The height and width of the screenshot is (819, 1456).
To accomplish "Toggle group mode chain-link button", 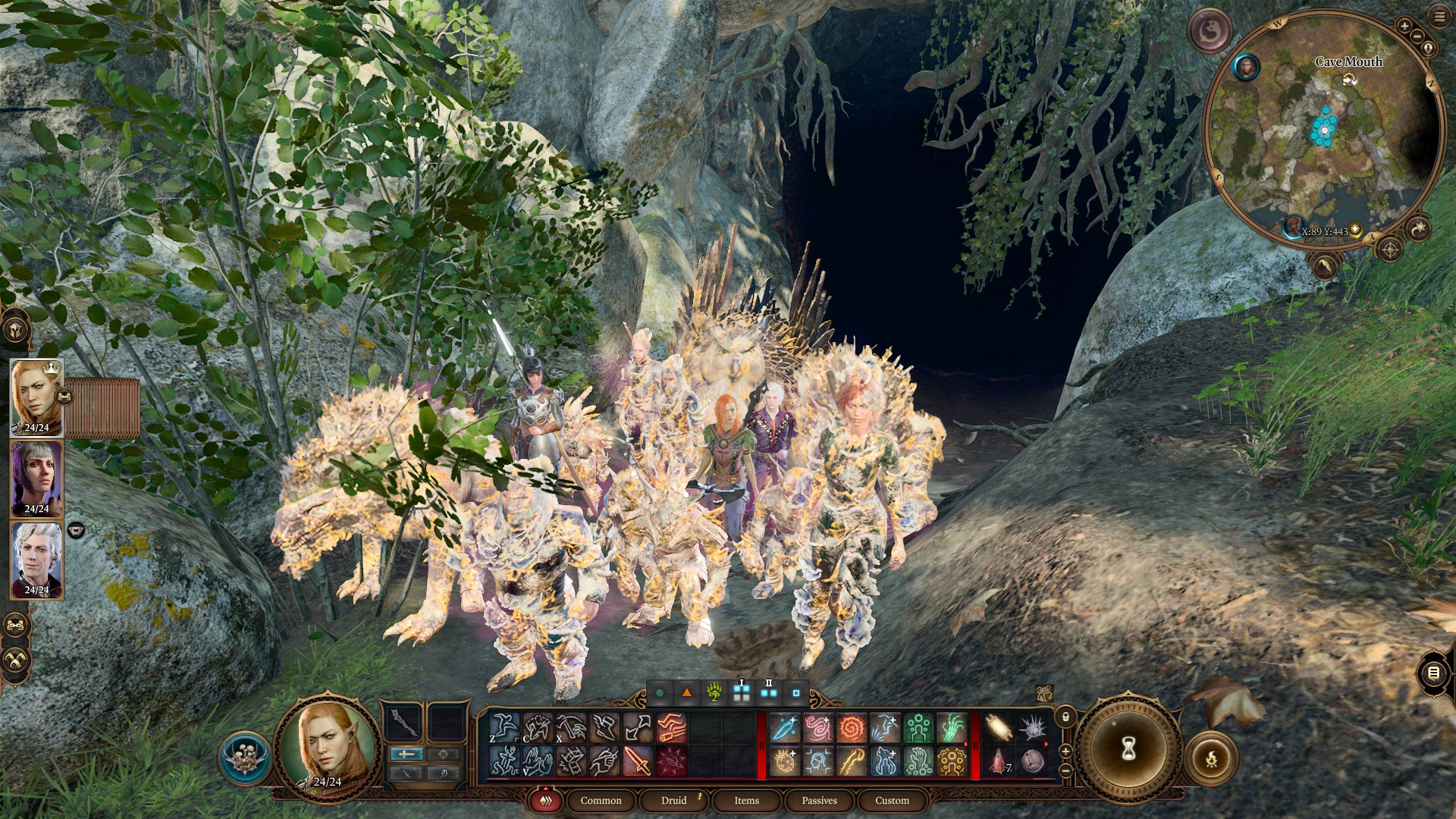I will pos(65,395).
